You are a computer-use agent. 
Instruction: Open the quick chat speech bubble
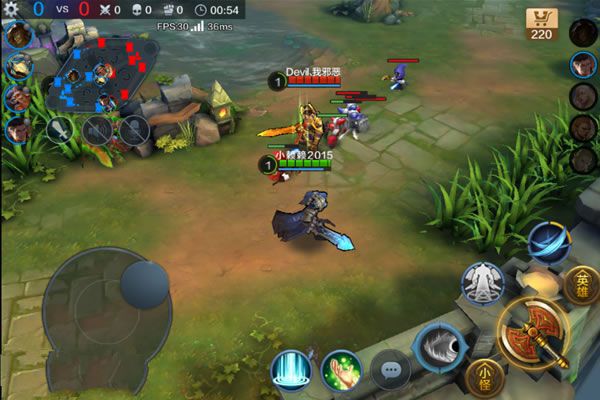click(x=390, y=370)
